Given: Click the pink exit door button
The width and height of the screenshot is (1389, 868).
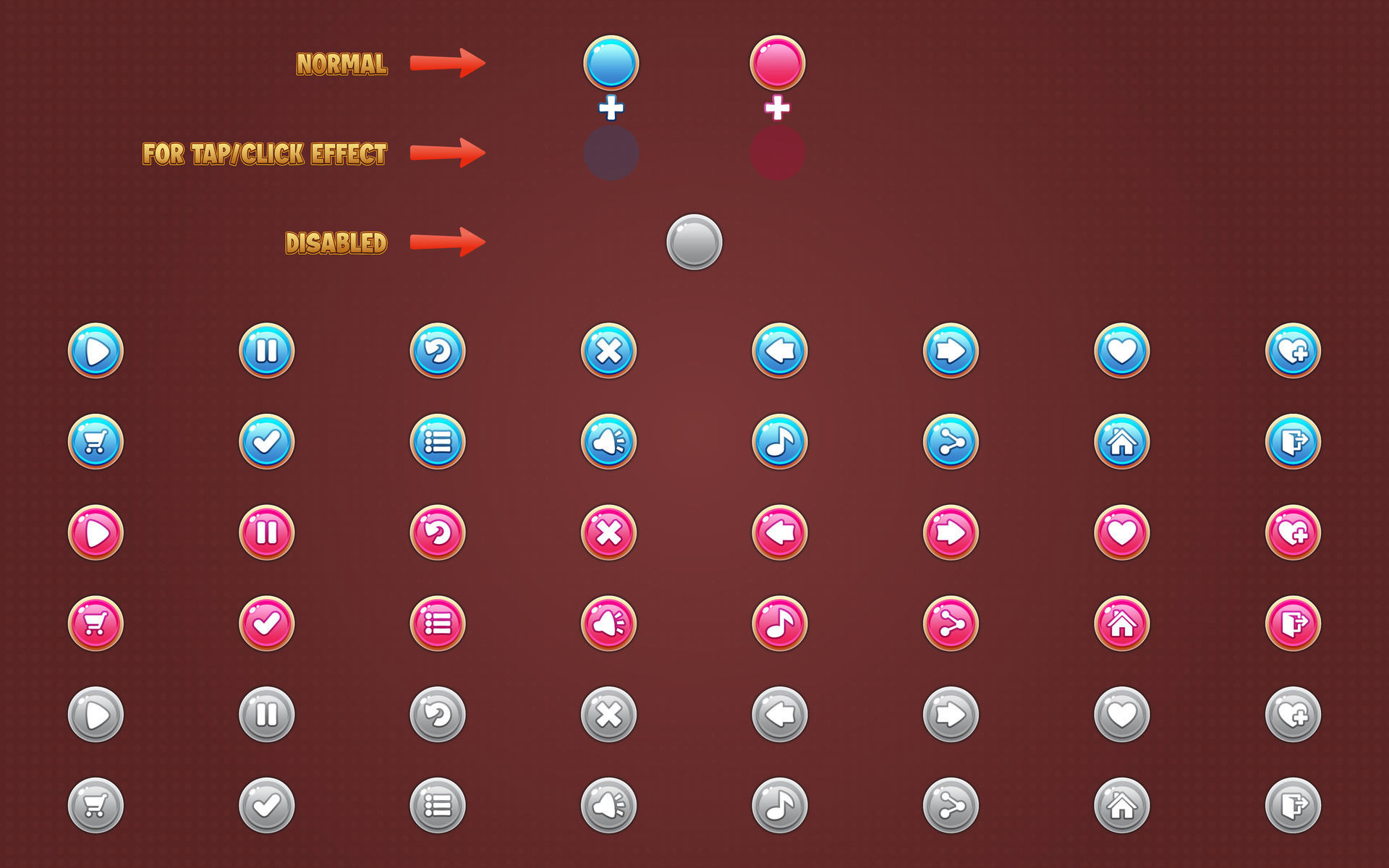Looking at the screenshot, I should (1292, 623).
